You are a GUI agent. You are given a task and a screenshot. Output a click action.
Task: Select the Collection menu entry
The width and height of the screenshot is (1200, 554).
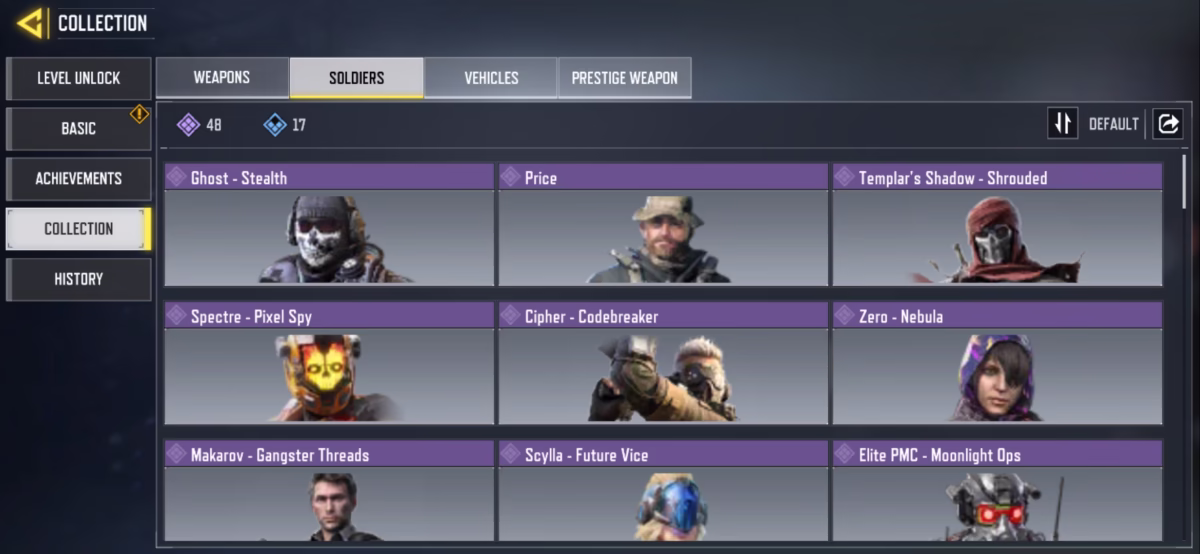pos(78,228)
